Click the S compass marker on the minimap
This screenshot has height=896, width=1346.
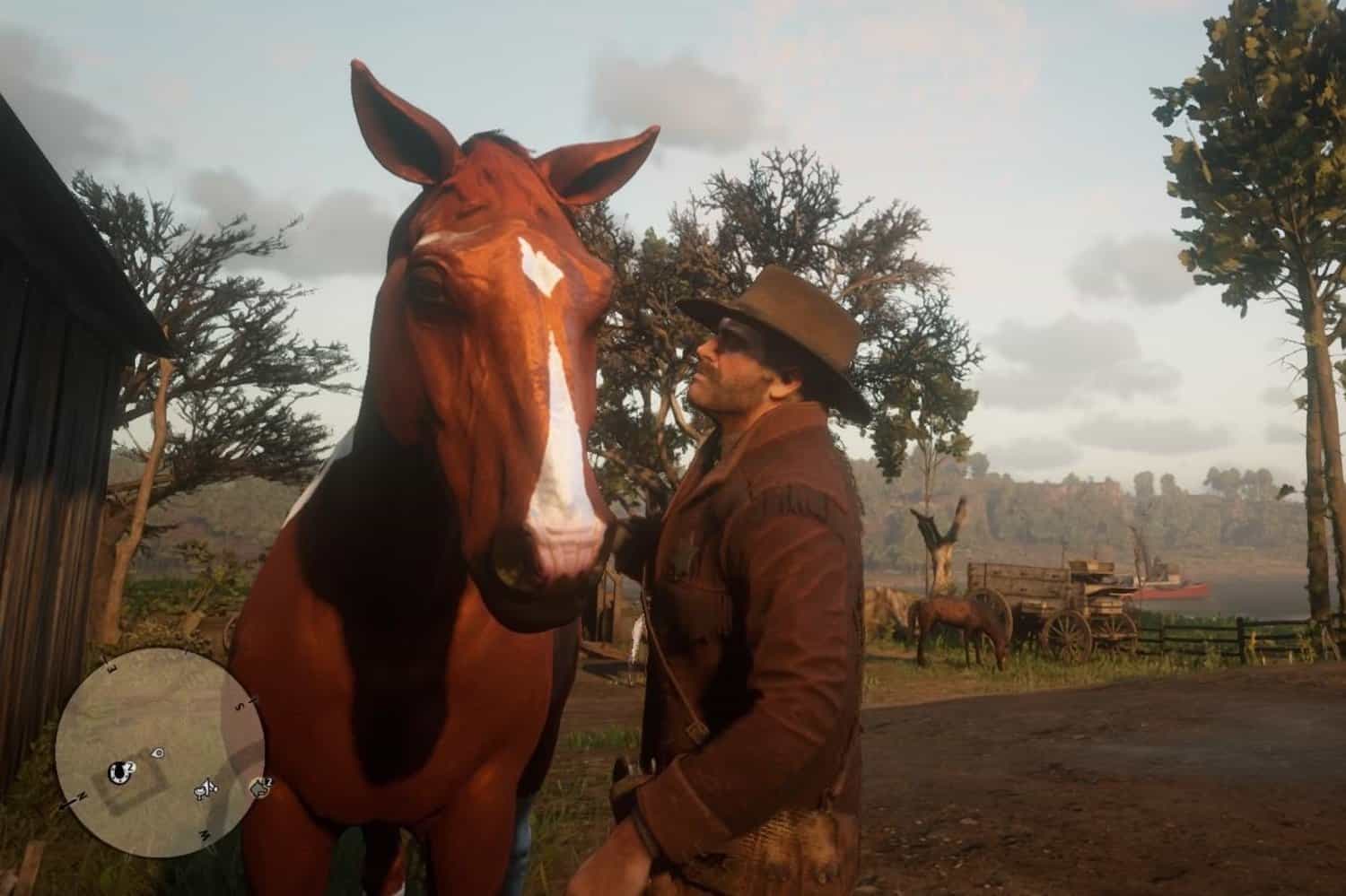pyautogui.click(x=240, y=705)
